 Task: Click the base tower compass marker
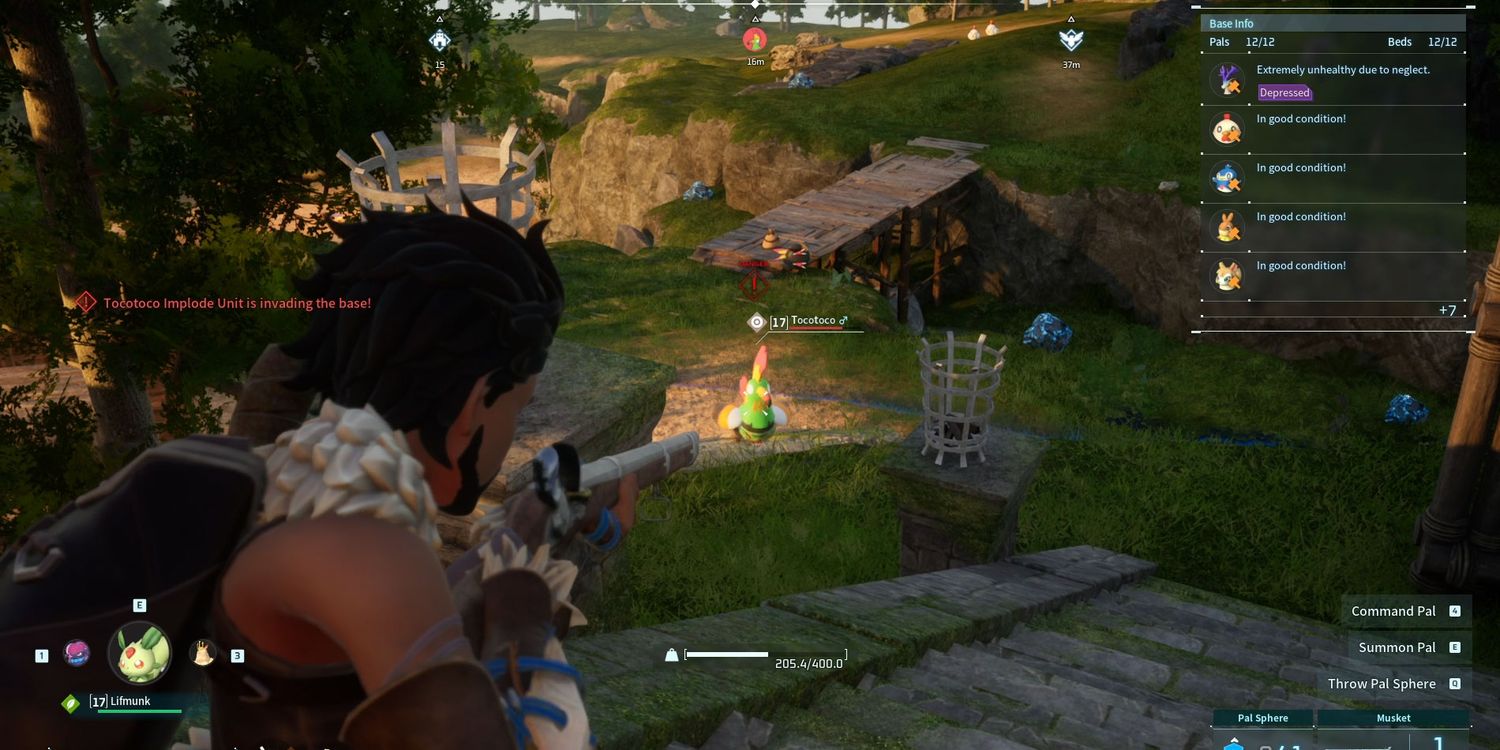[x=439, y=40]
